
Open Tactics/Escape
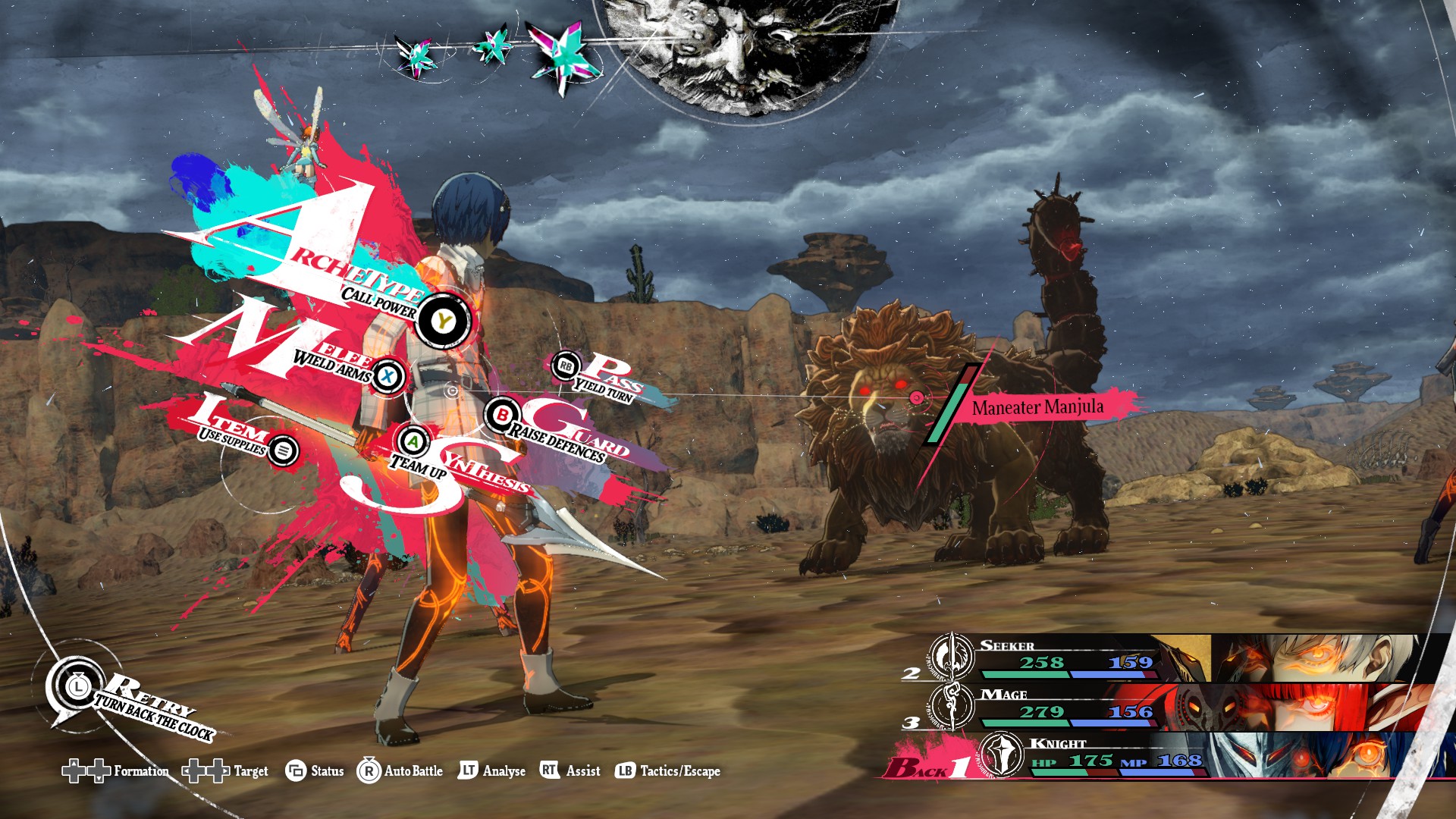point(667,771)
